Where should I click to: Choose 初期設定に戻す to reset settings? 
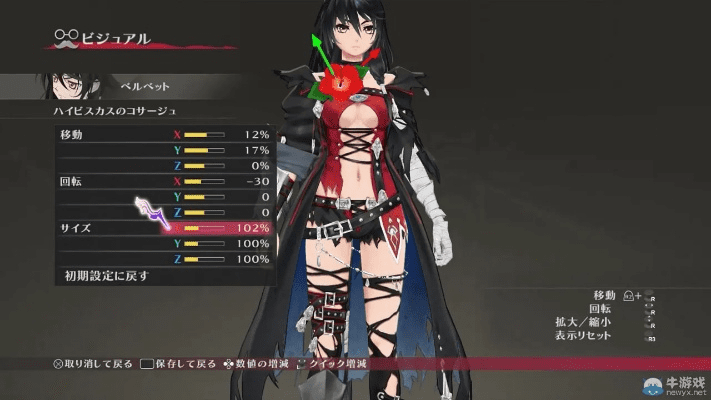click(x=100, y=275)
